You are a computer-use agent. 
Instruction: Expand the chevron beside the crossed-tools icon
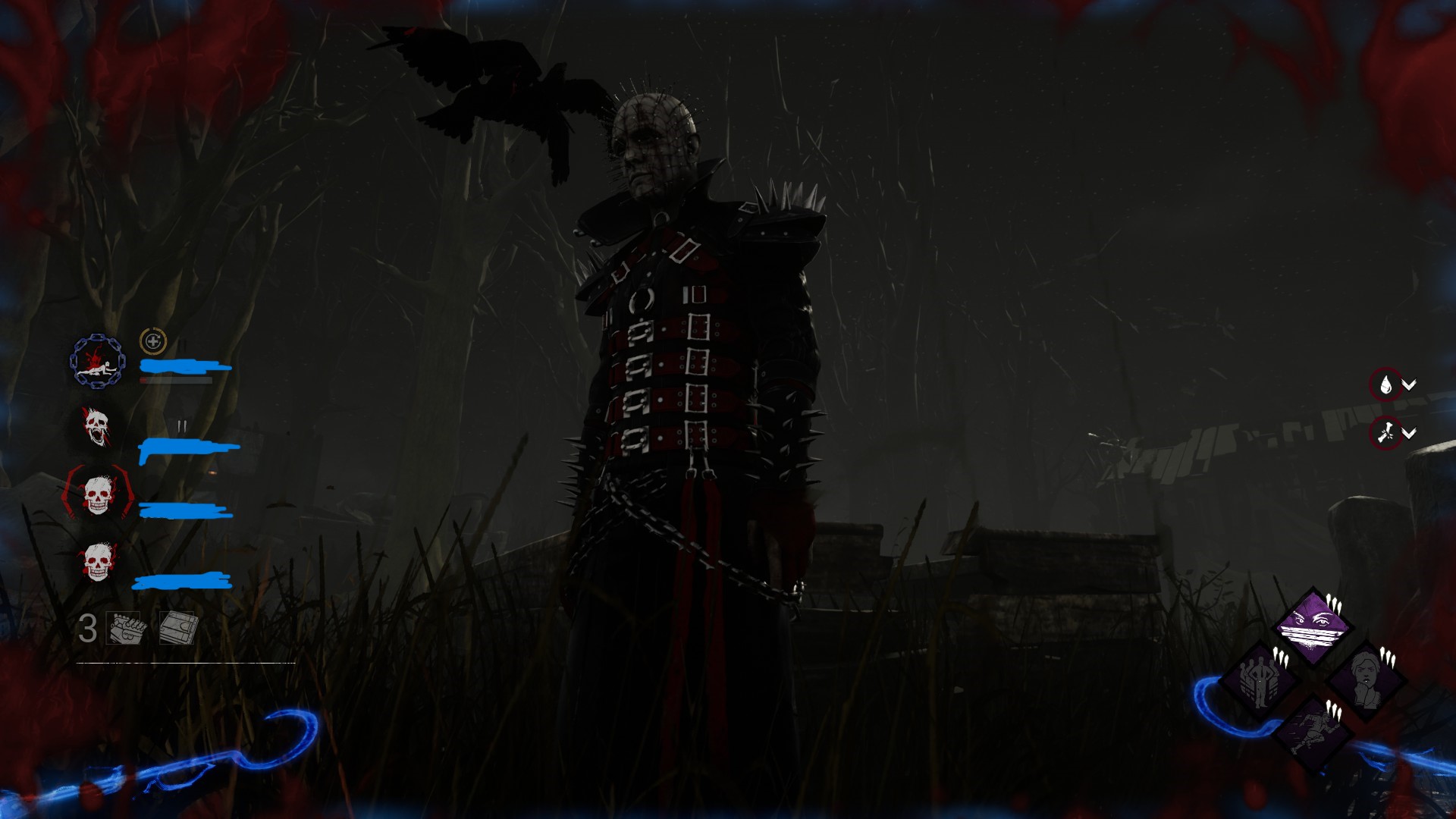click(x=1409, y=435)
